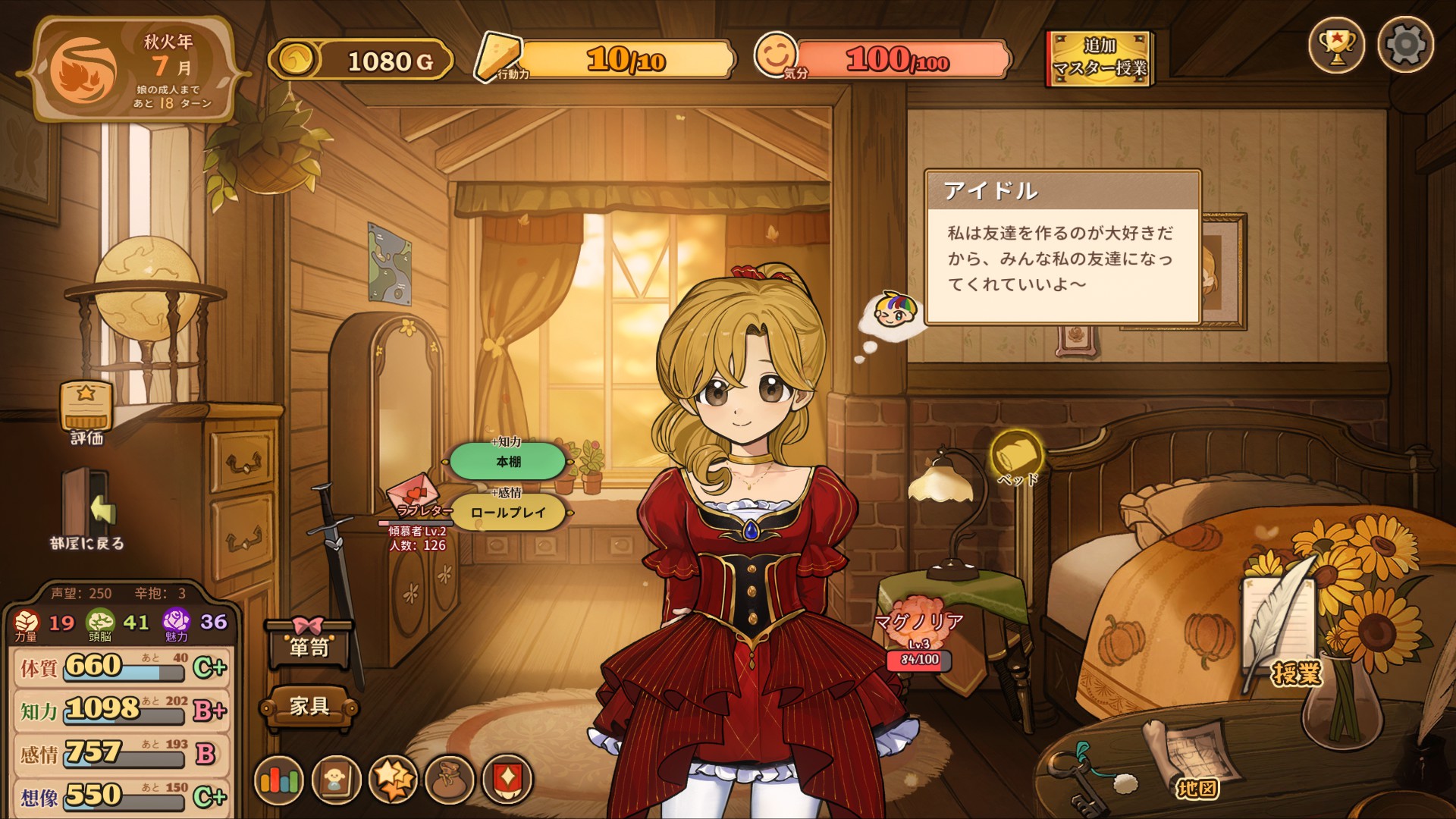Open the stars icon menu
This screenshot has width=1456, height=819.
[393, 780]
